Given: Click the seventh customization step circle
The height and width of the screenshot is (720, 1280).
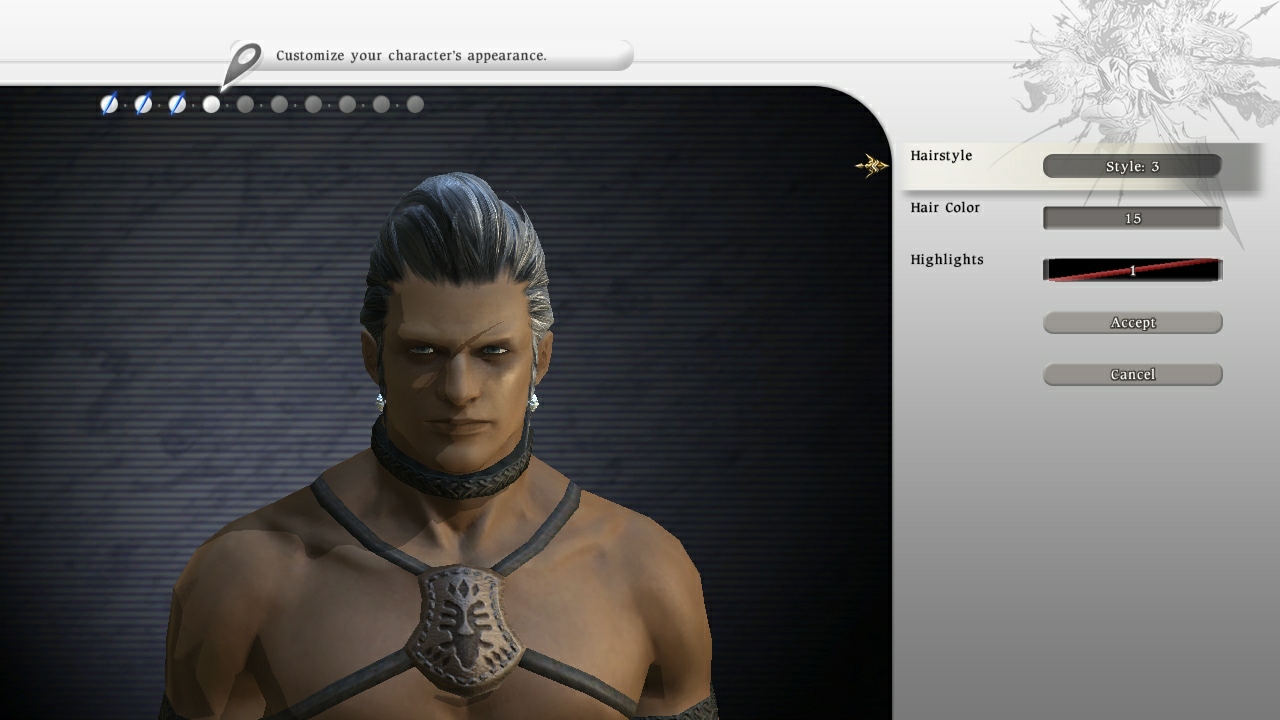Looking at the screenshot, I should coord(313,103).
